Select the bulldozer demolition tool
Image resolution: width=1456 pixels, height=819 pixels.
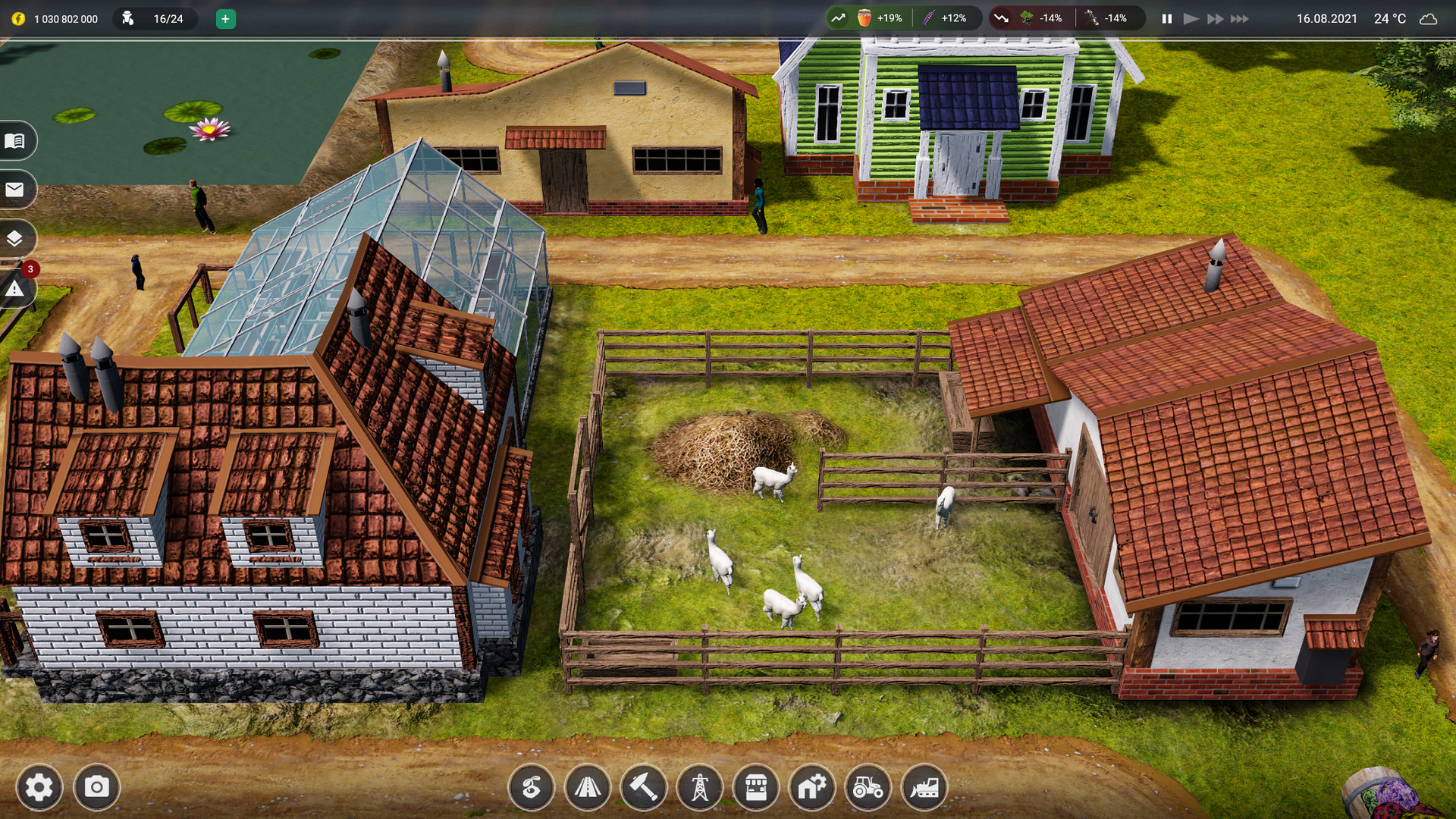pos(924,788)
